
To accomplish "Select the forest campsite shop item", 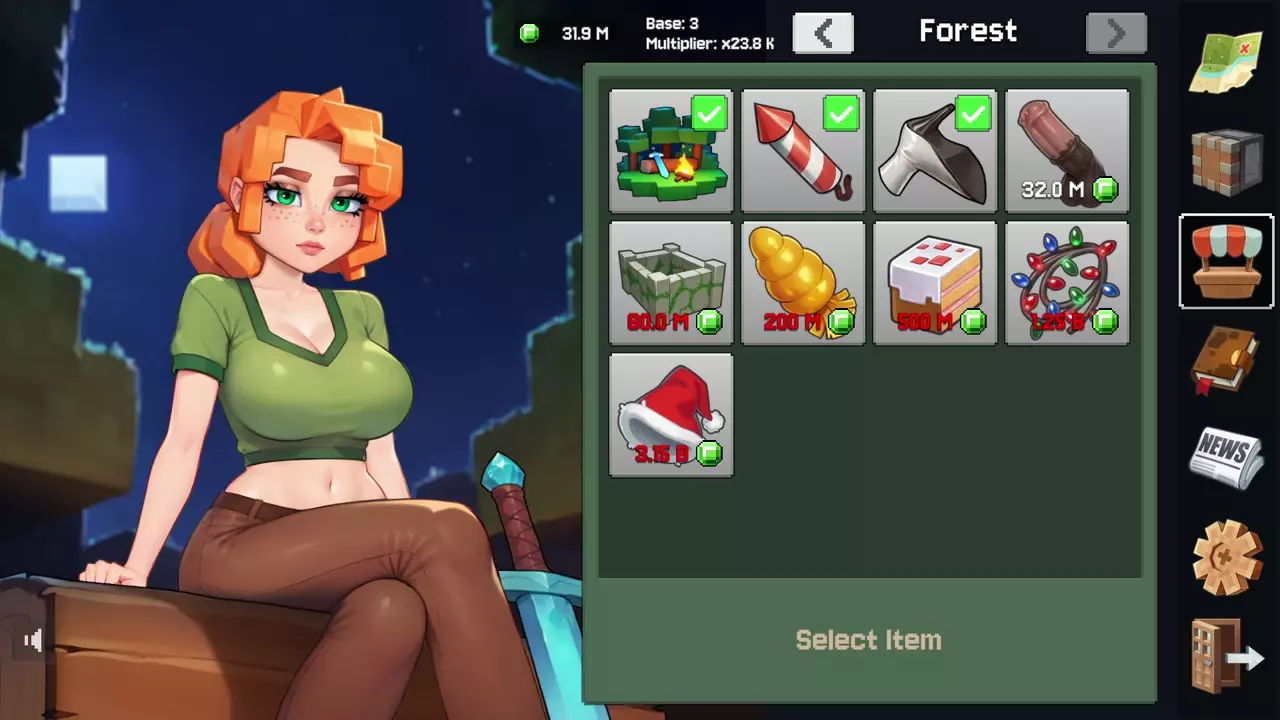I will pos(671,151).
